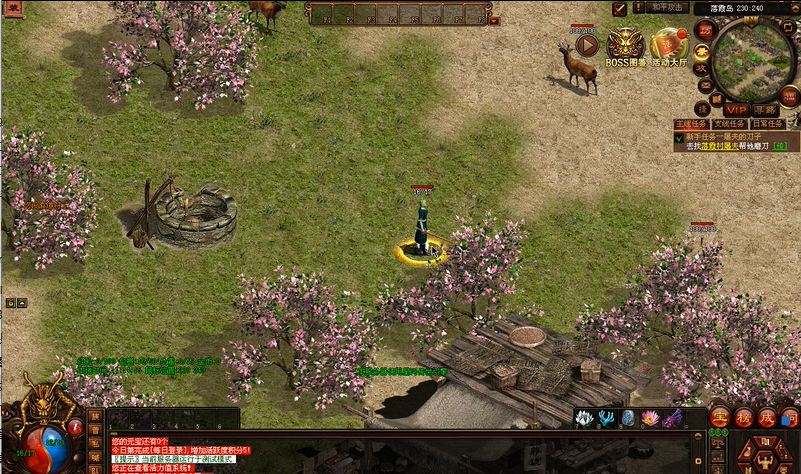This screenshot has width=801, height=474.
Task: Select the blue coral item slot
Action: point(606,418)
